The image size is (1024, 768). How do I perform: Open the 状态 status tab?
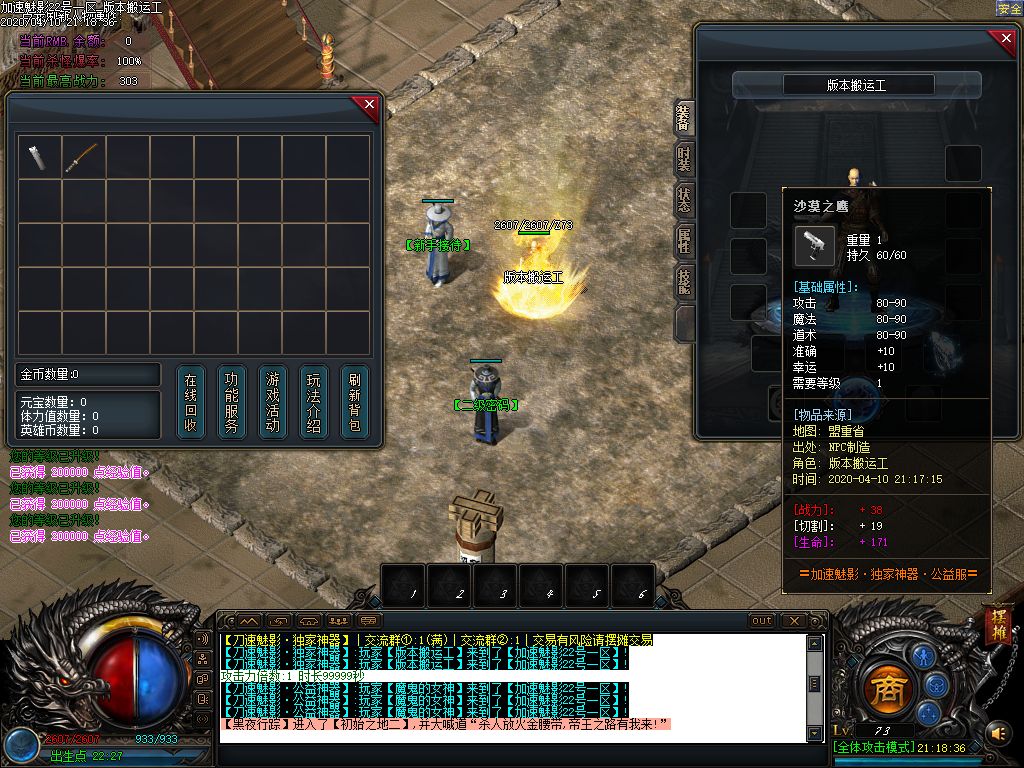click(684, 198)
